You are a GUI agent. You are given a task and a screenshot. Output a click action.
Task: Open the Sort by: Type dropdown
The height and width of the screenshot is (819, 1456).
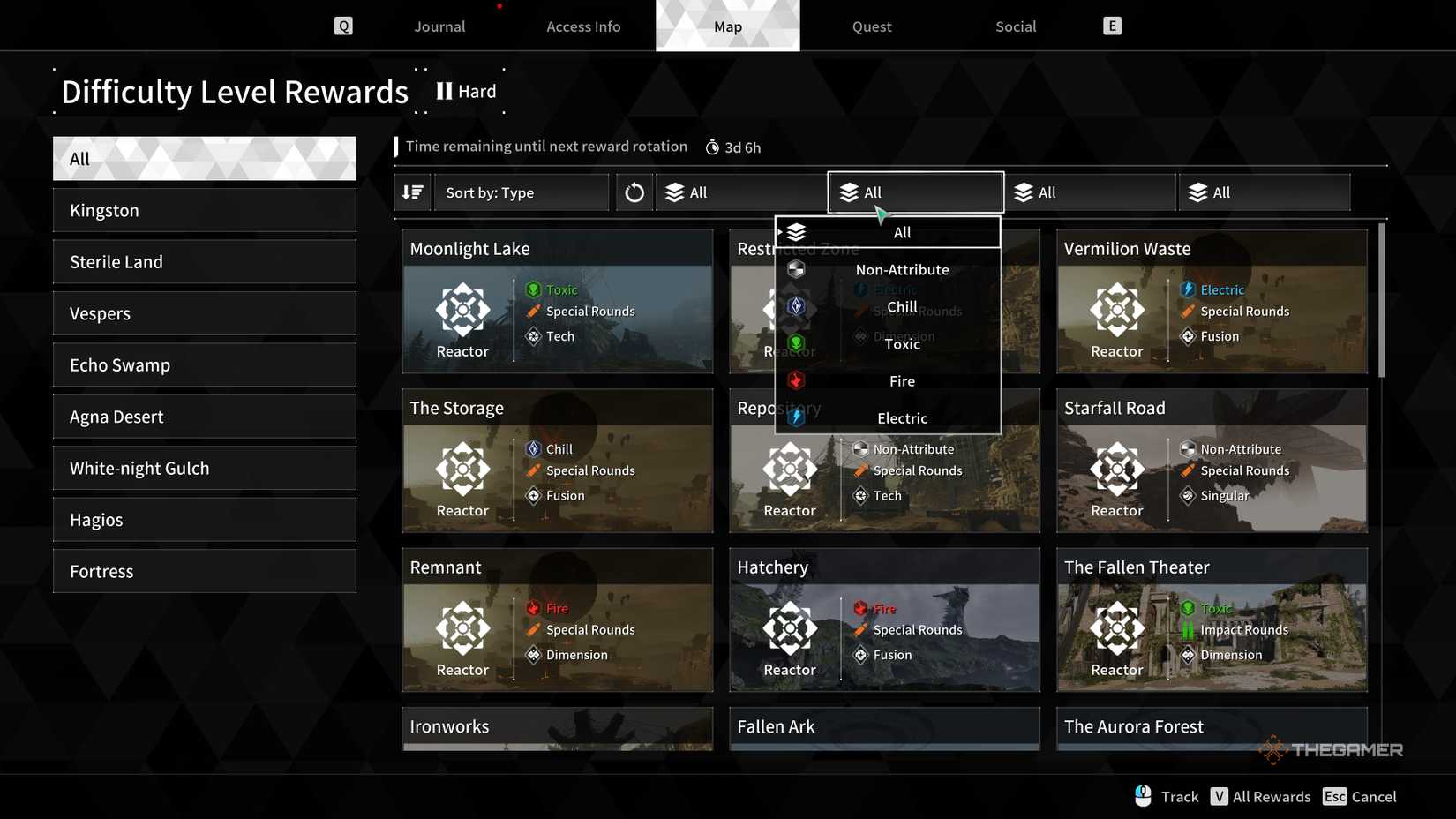tap(521, 192)
